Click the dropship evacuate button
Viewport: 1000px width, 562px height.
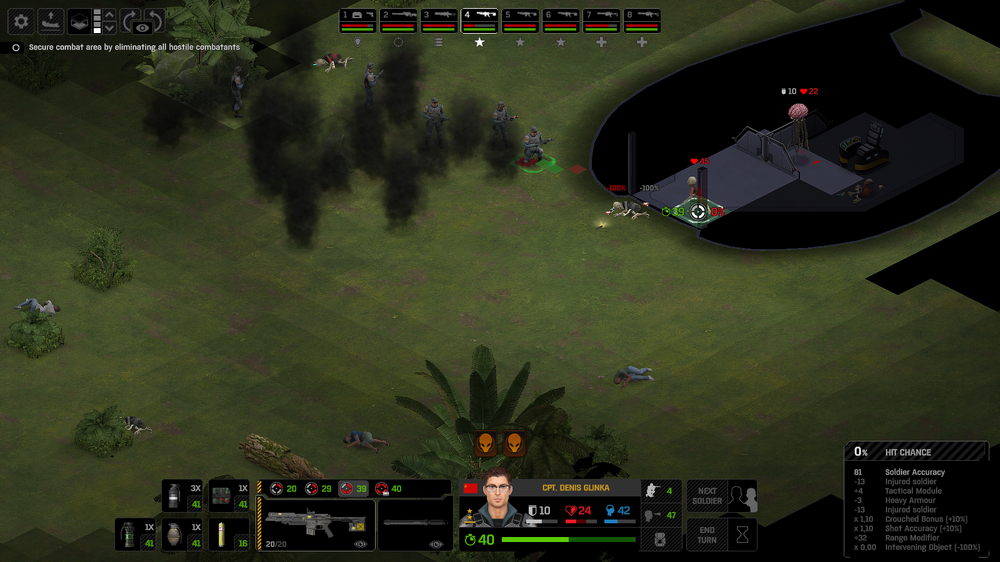(x=50, y=21)
